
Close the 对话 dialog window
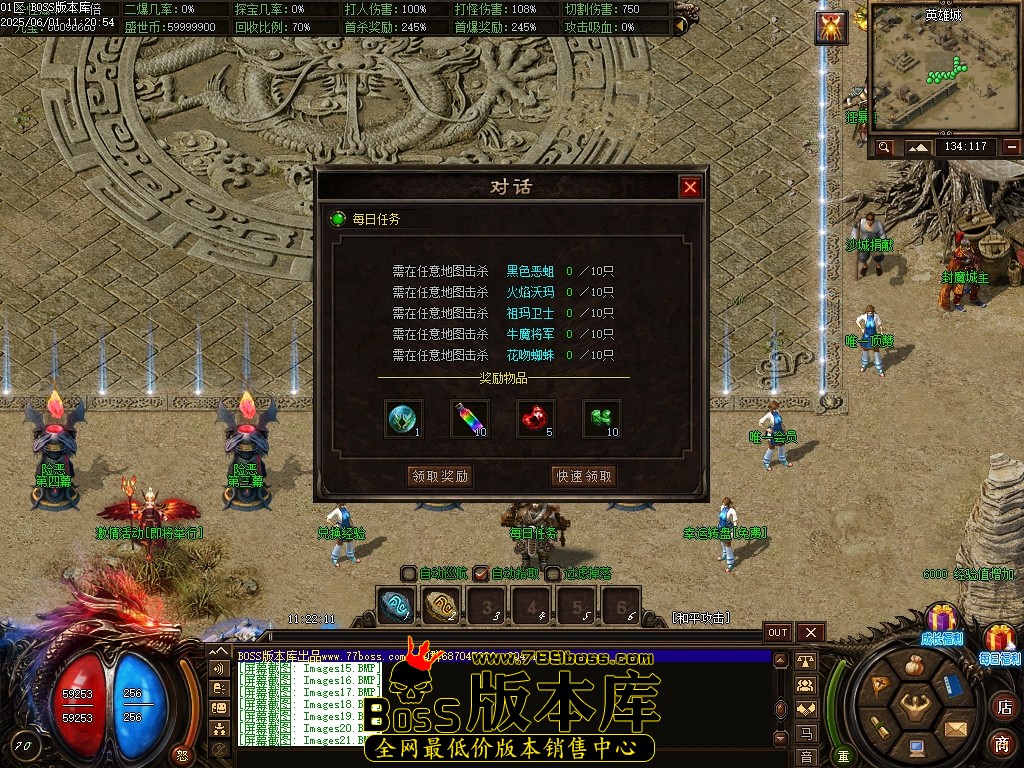pos(690,187)
